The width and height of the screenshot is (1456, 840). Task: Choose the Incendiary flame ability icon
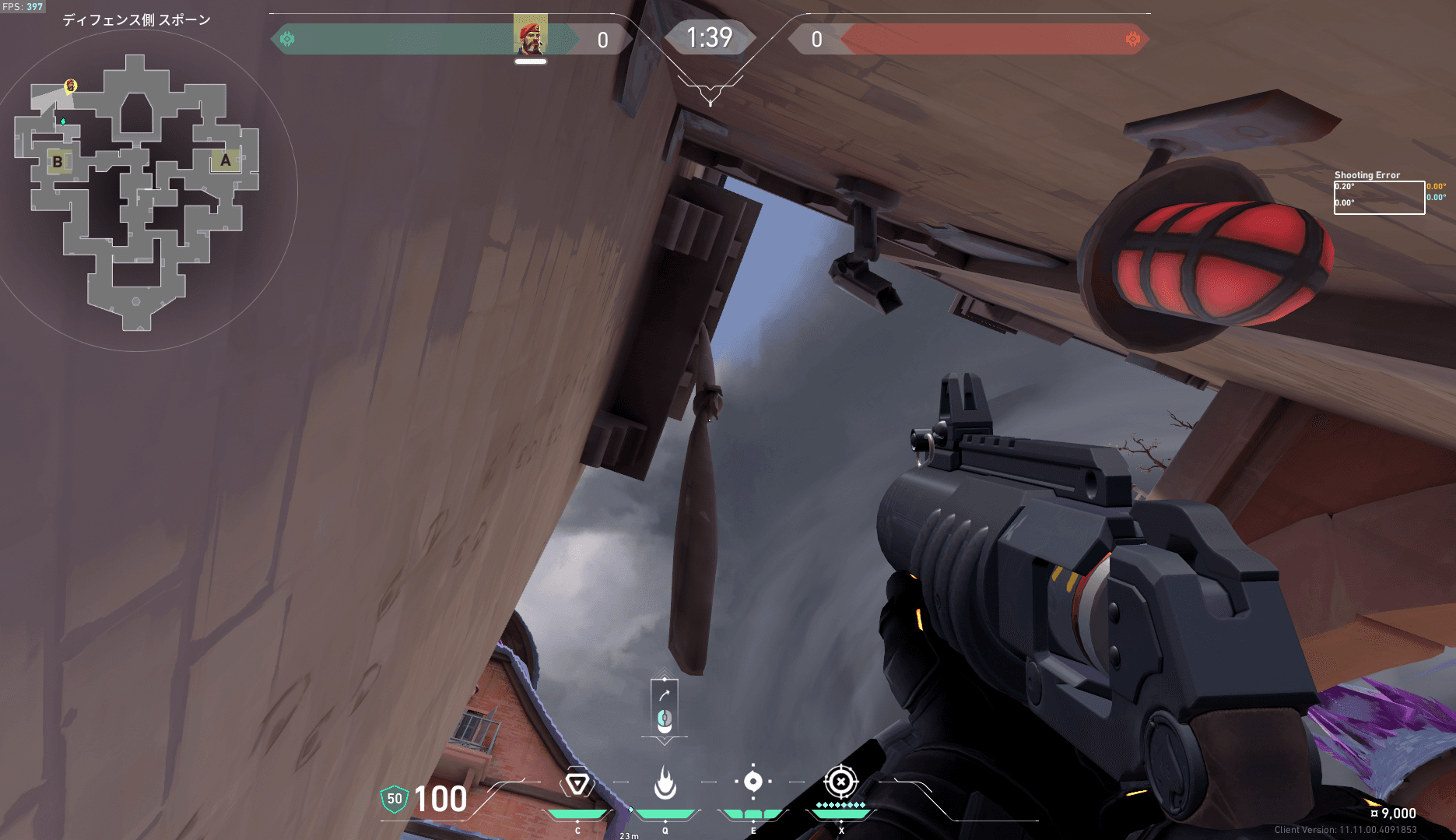(665, 783)
